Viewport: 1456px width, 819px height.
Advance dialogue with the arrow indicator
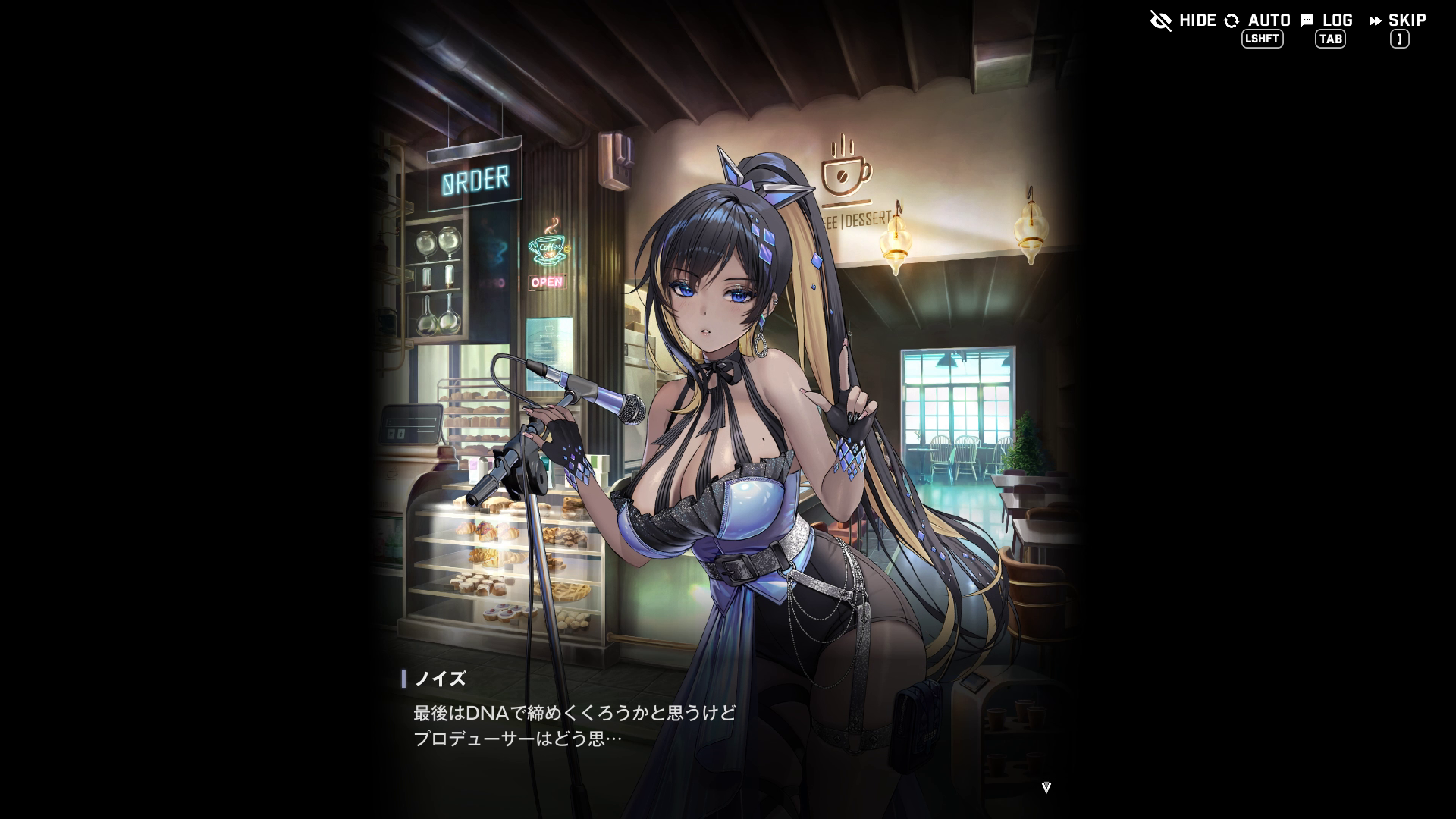click(x=1046, y=787)
